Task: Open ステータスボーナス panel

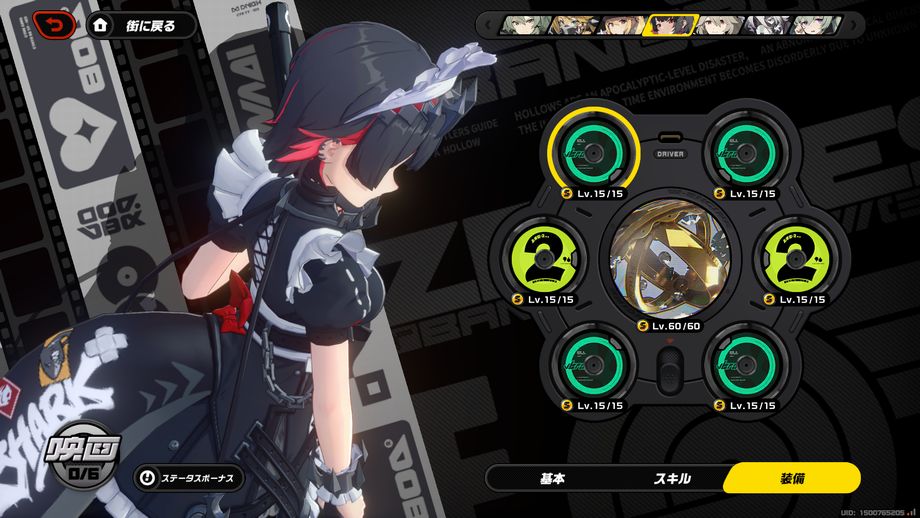Action: coord(190,478)
